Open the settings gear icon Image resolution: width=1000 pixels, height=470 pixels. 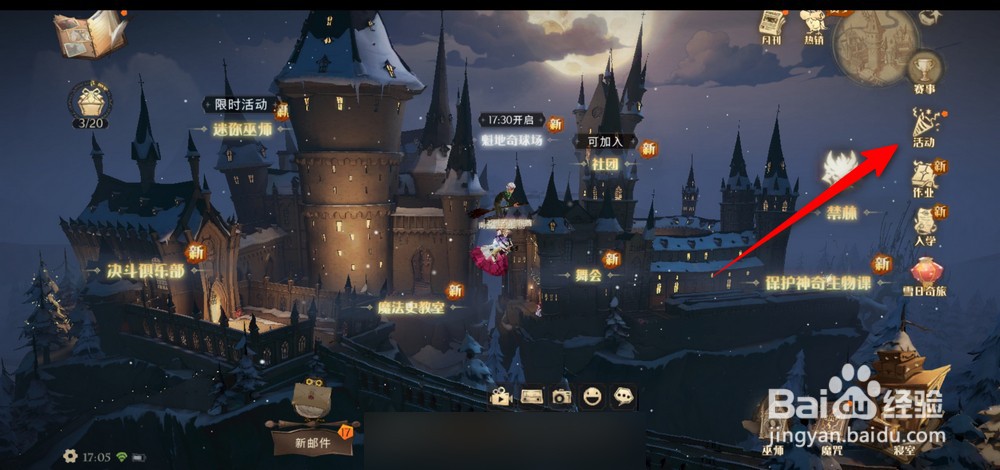(70, 456)
